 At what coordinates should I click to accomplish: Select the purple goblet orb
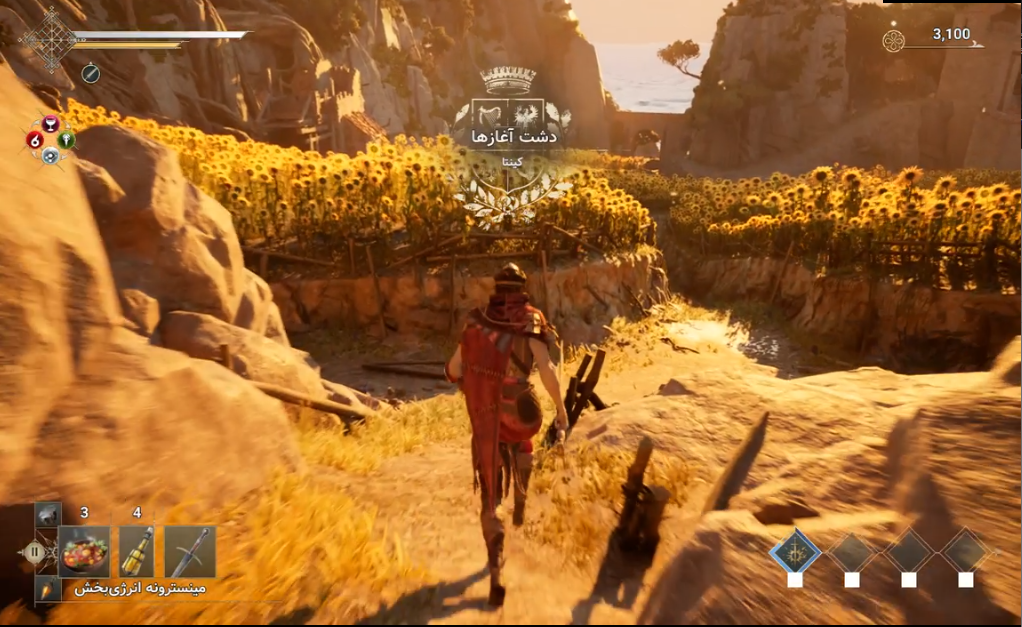coord(51,124)
